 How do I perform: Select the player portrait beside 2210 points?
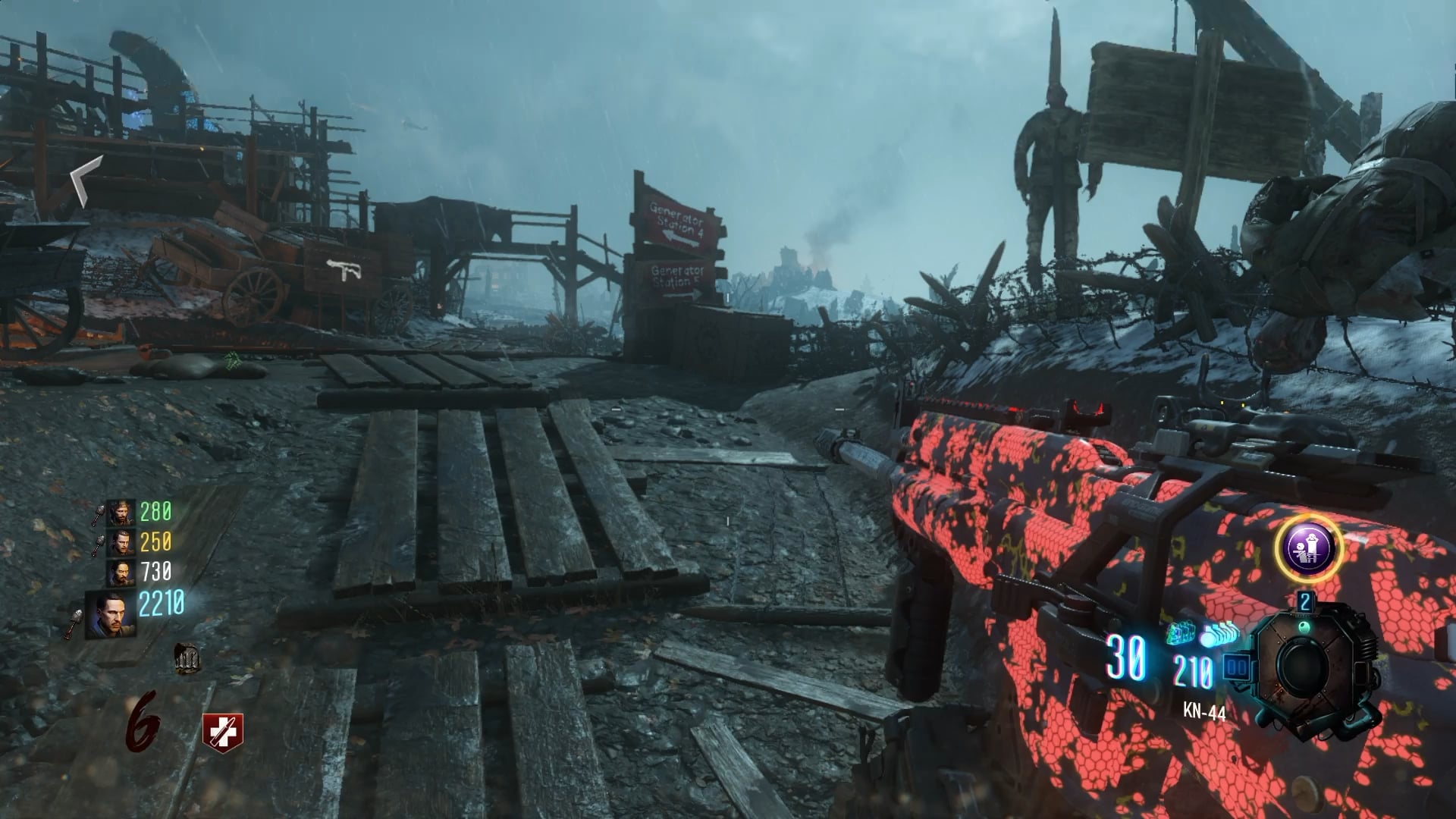coord(111,614)
